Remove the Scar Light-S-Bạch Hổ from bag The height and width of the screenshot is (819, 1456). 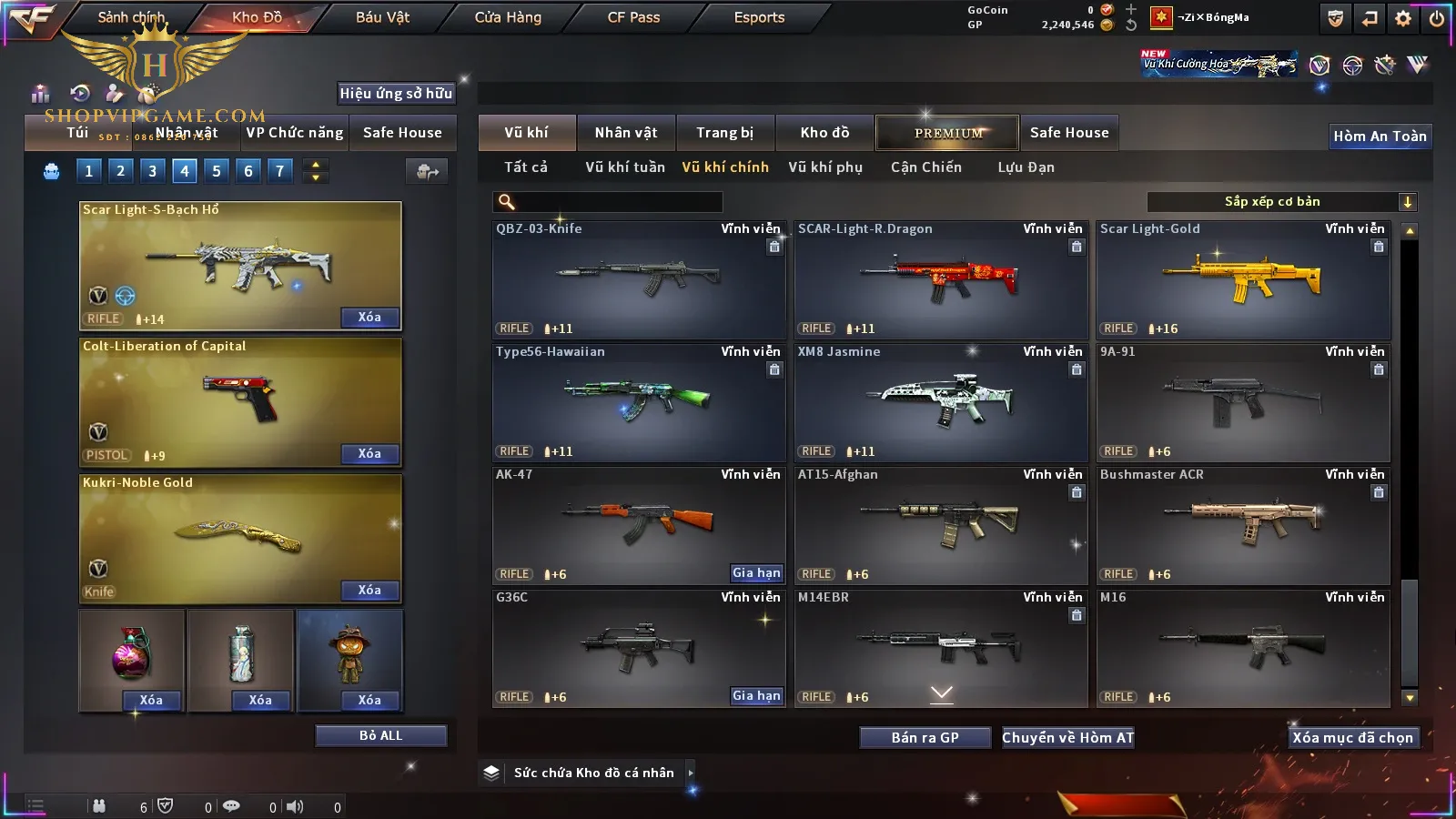point(369,318)
